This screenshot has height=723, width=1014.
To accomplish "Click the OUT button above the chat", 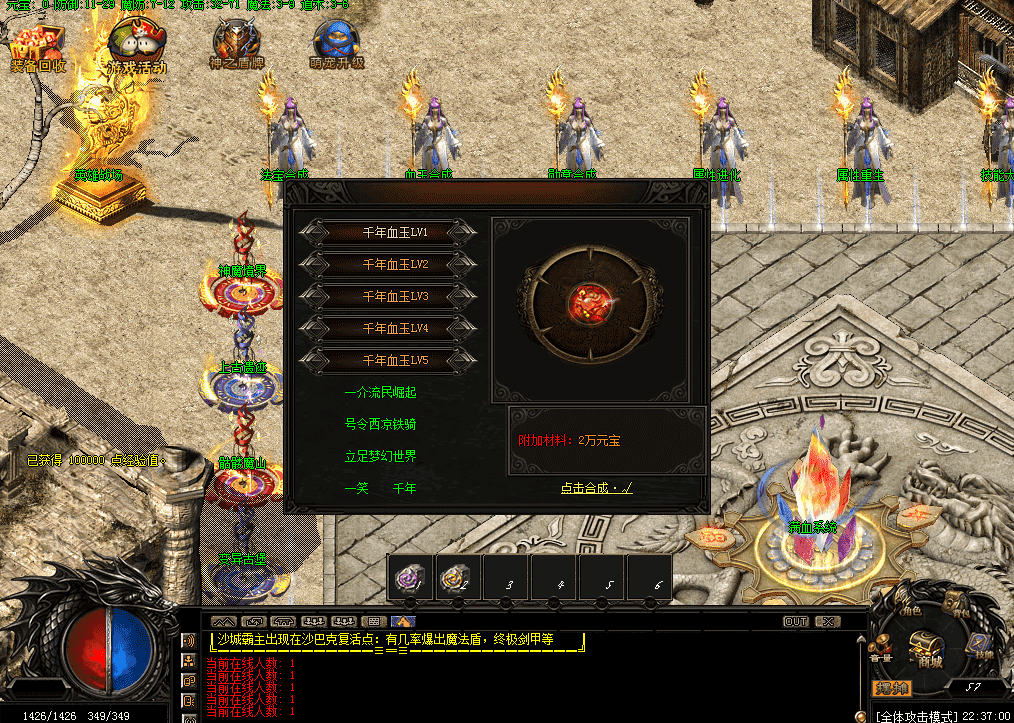I will tap(795, 621).
